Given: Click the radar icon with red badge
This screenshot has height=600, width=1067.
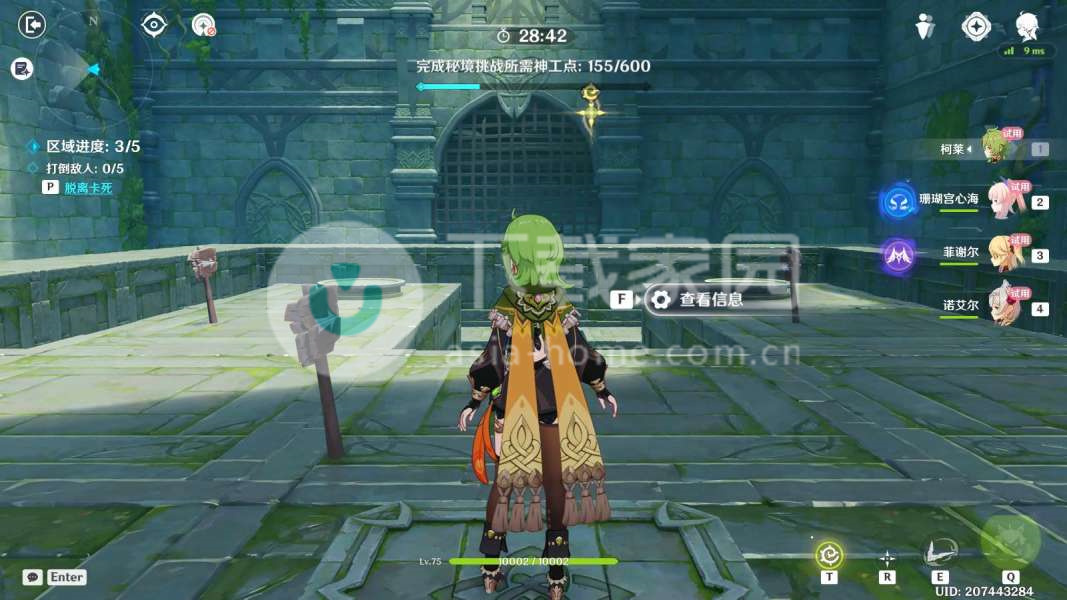Looking at the screenshot, I should click(x=204, y=24).
